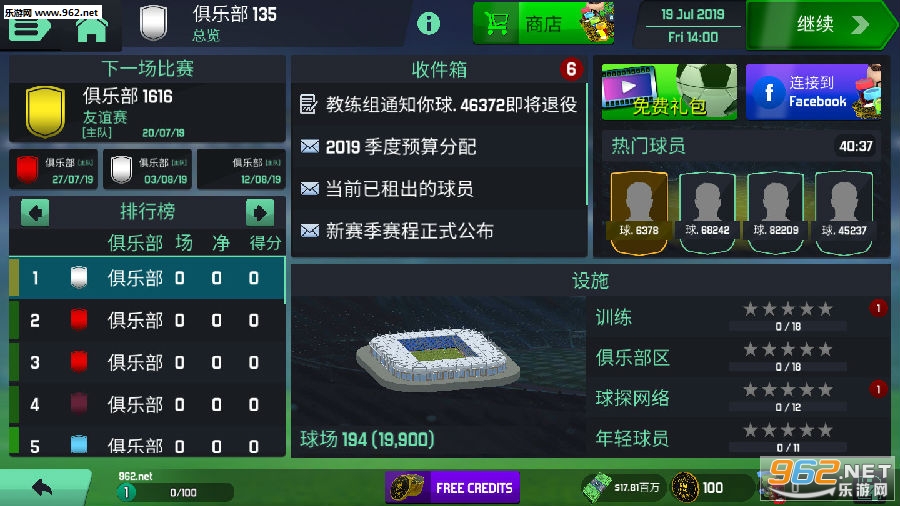Viewport: 900px width, 506px height.
Task: Open the 训练 training facility row
Action: pos(738,317)
